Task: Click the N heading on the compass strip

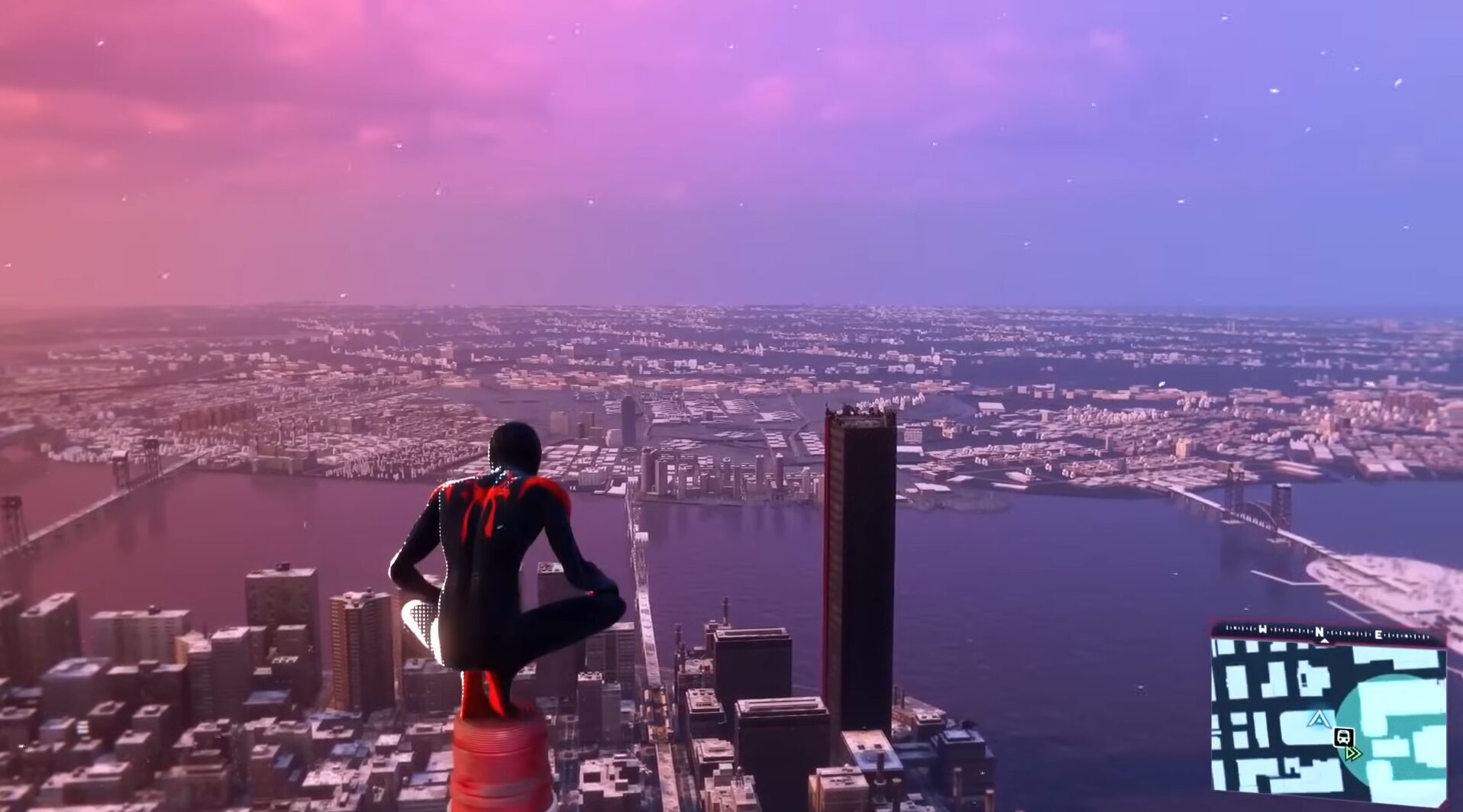Action: (x=1319, y=633)
